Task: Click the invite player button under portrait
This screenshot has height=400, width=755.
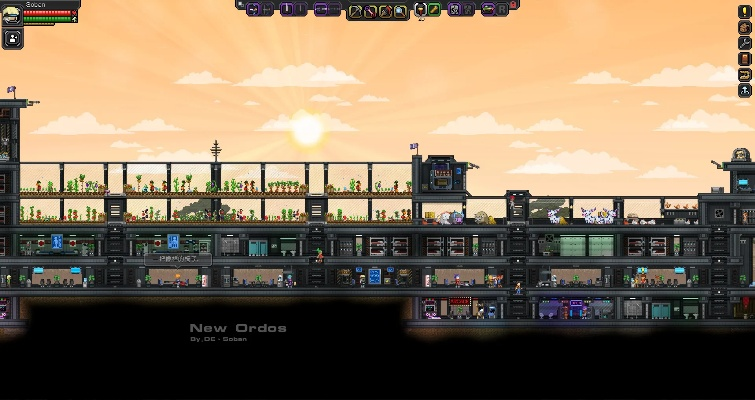Action: coord(13,39)
